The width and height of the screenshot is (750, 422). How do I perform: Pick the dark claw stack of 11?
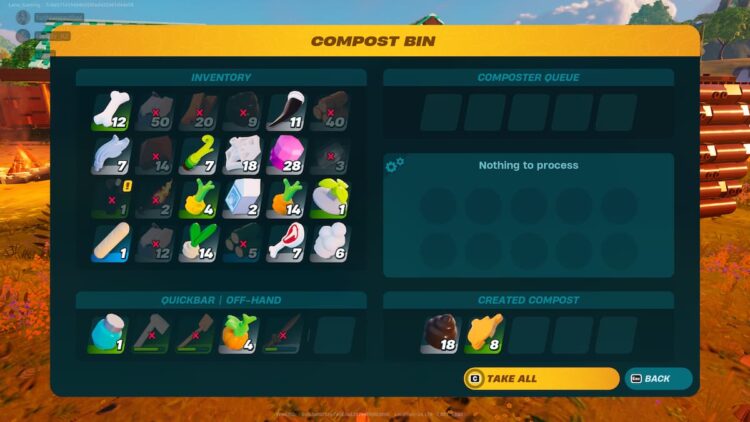point(286,110)
